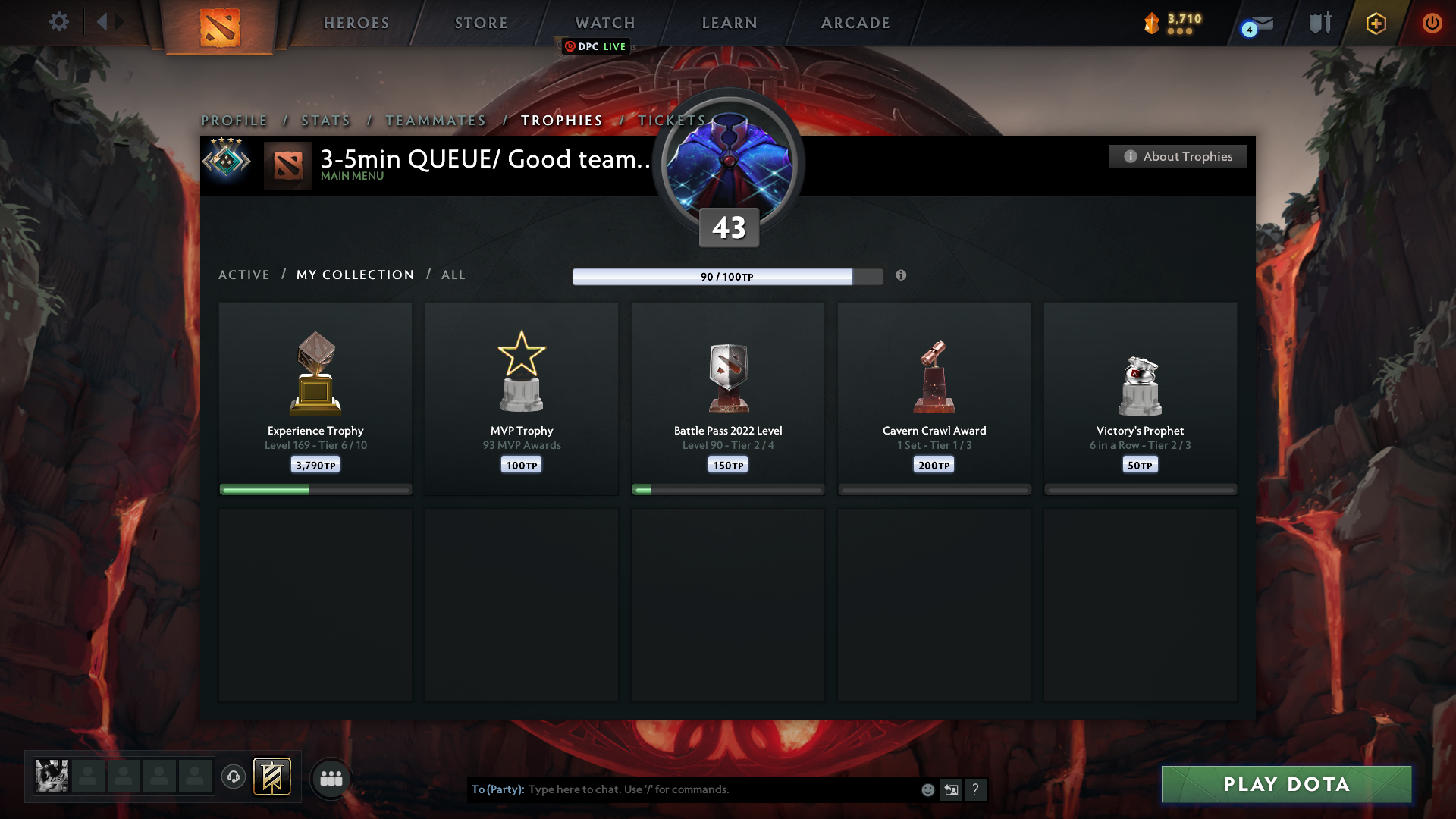This screenshot has width=1456, height=819.
Task: Open the settings gear
Action: [x=59, y=22]
